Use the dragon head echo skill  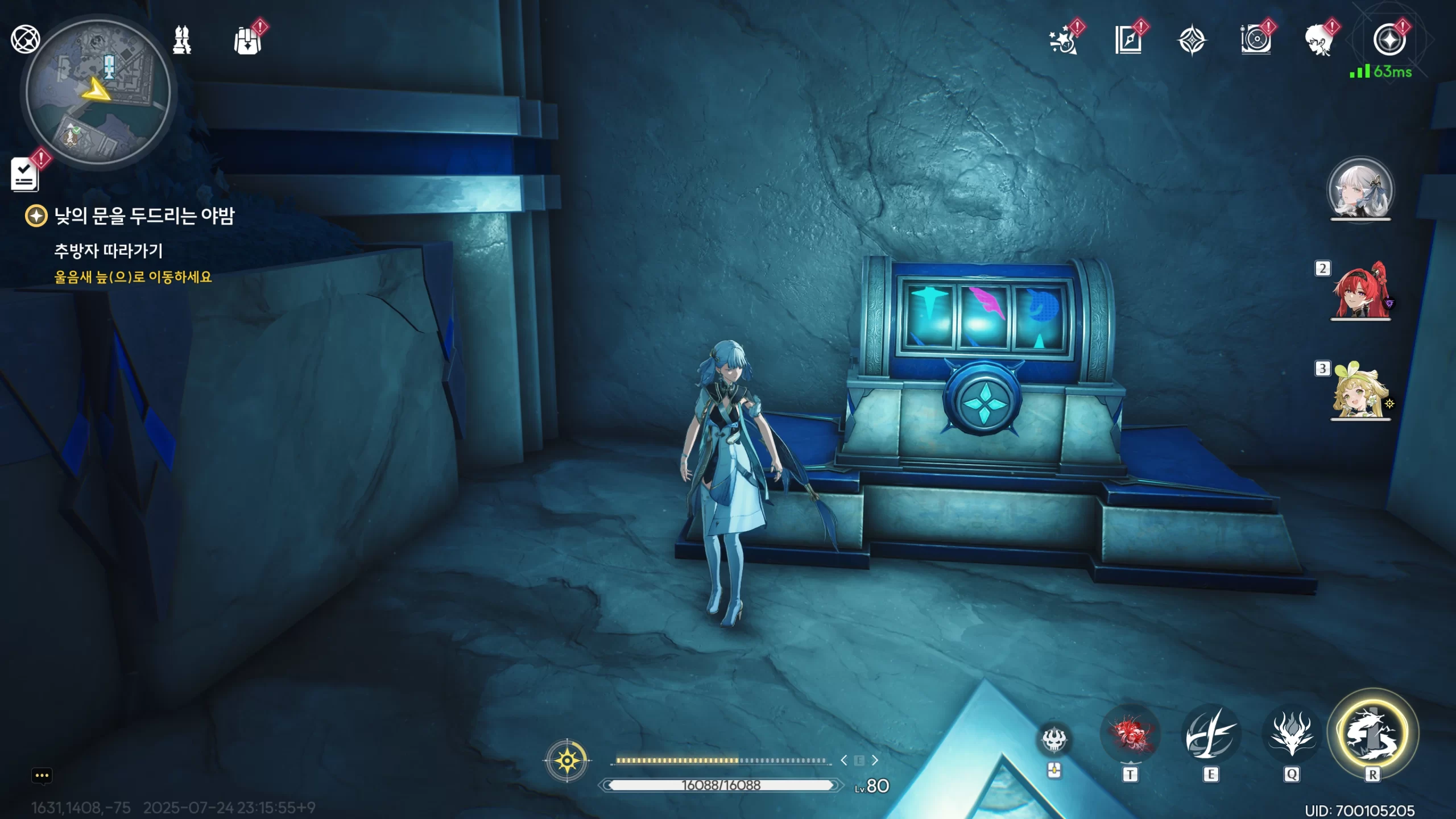[1292, 735]
